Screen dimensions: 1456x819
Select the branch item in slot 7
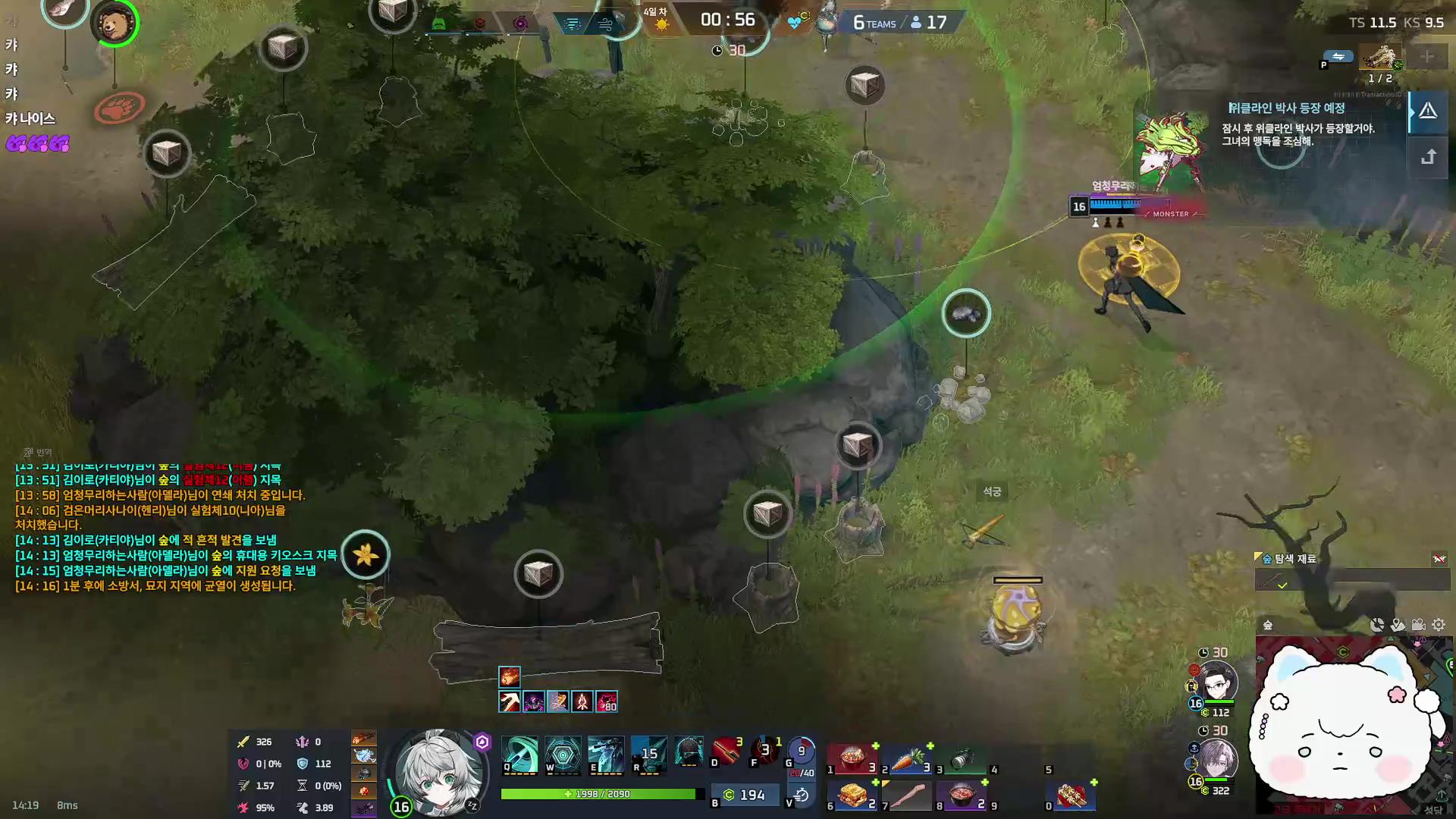pyautogui.click(x=908, y=795)
